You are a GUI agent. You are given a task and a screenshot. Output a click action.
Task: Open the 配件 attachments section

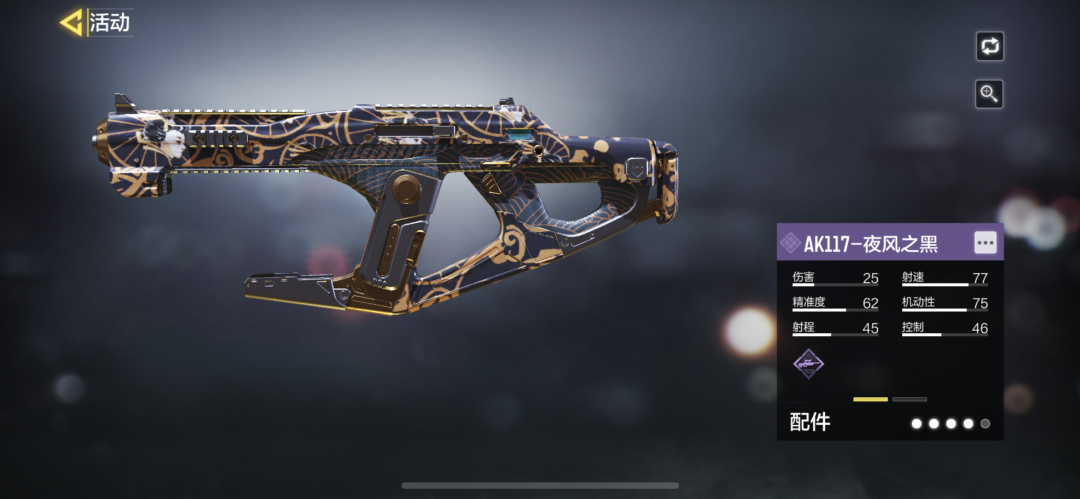810,423
